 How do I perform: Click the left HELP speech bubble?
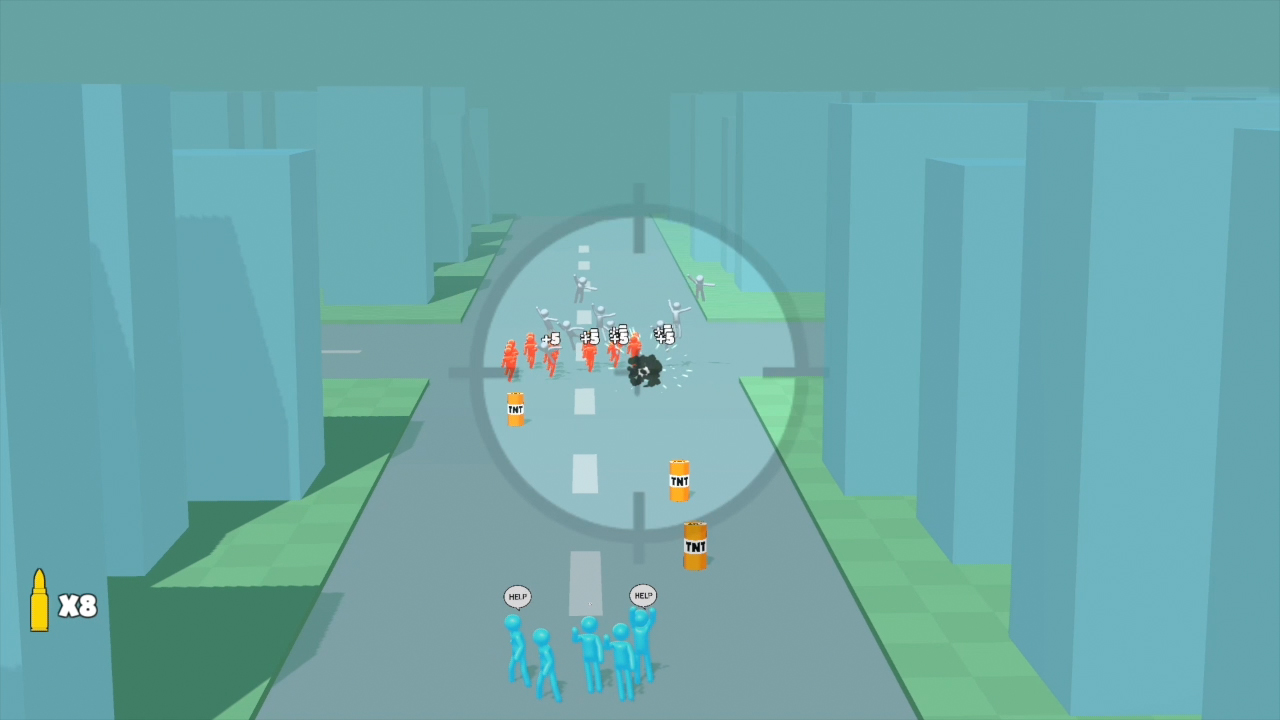517,595
